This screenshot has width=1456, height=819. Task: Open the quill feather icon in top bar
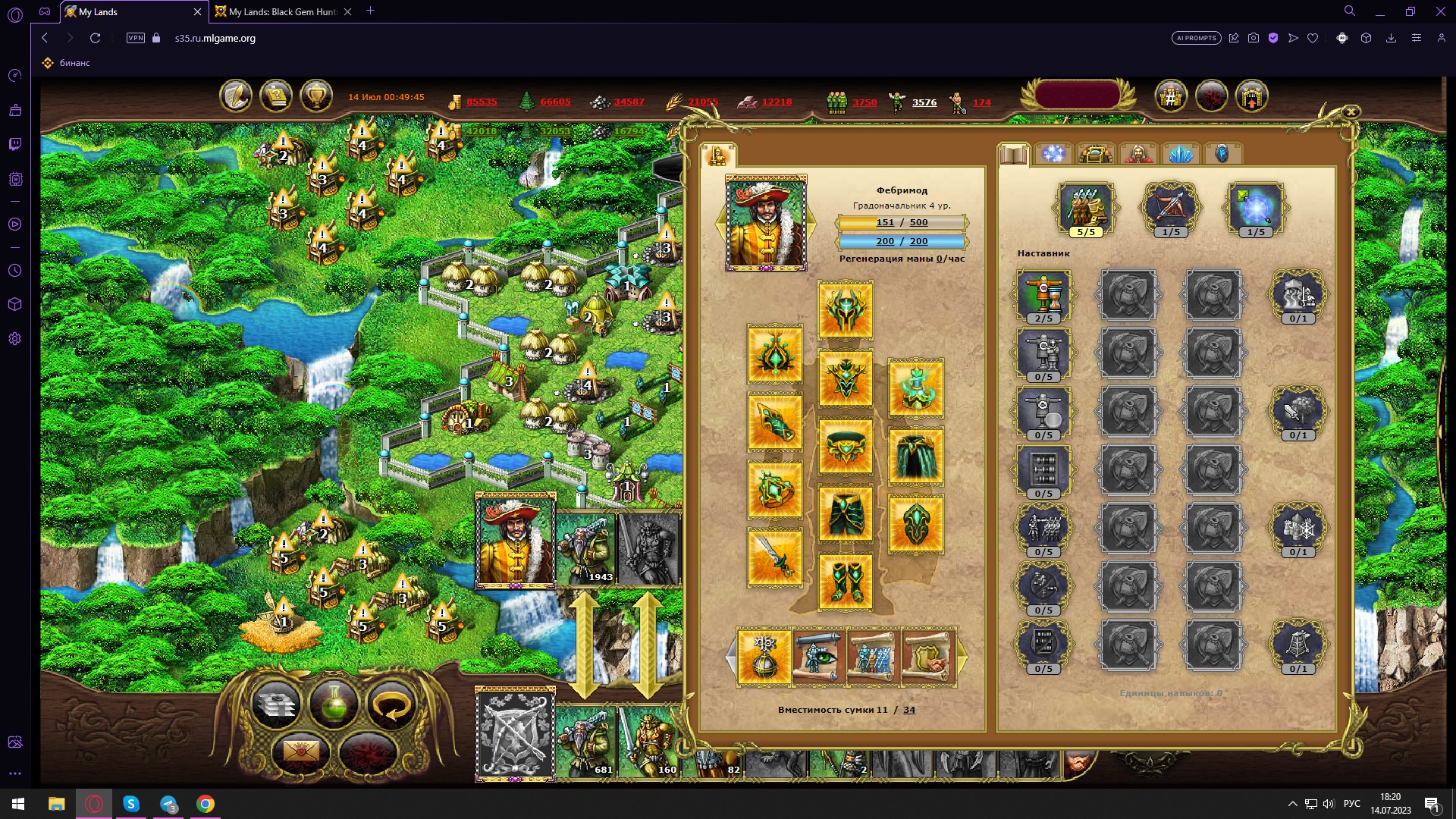pos(236,97)
